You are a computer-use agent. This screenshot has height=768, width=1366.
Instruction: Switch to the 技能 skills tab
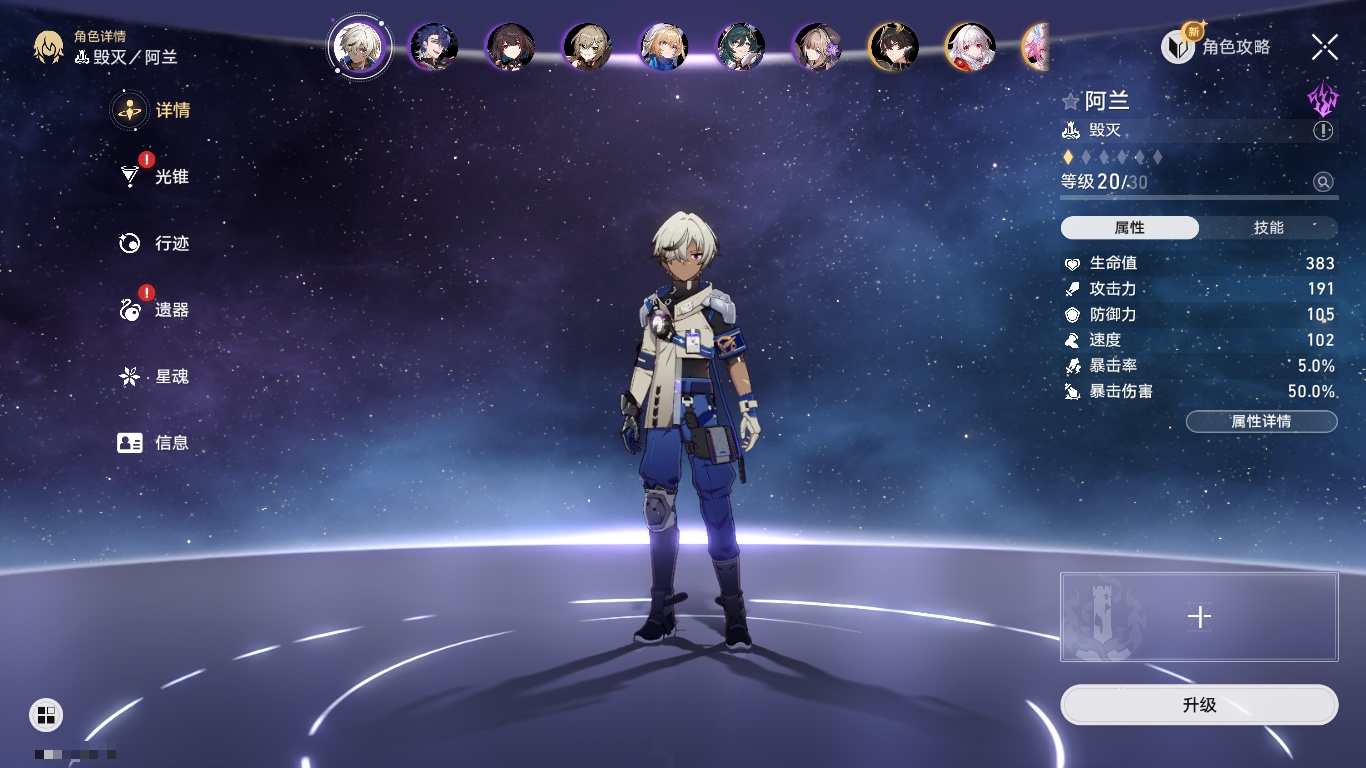coord(1268,228)
